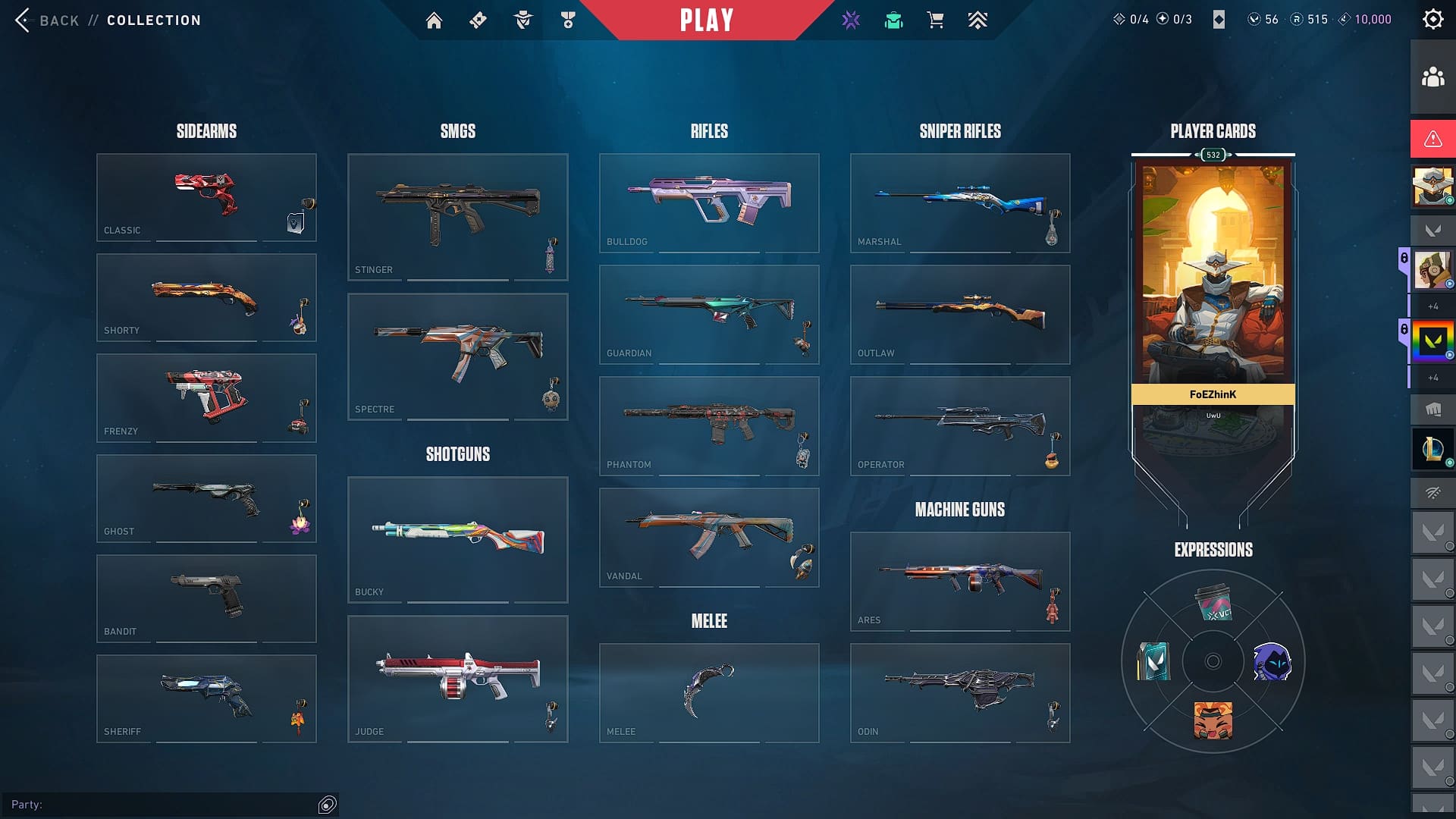The width and height of the screenshot is (1456, 819).
Task: Choose the Sheriff weapon tile
Action: (x=206, y=698)
